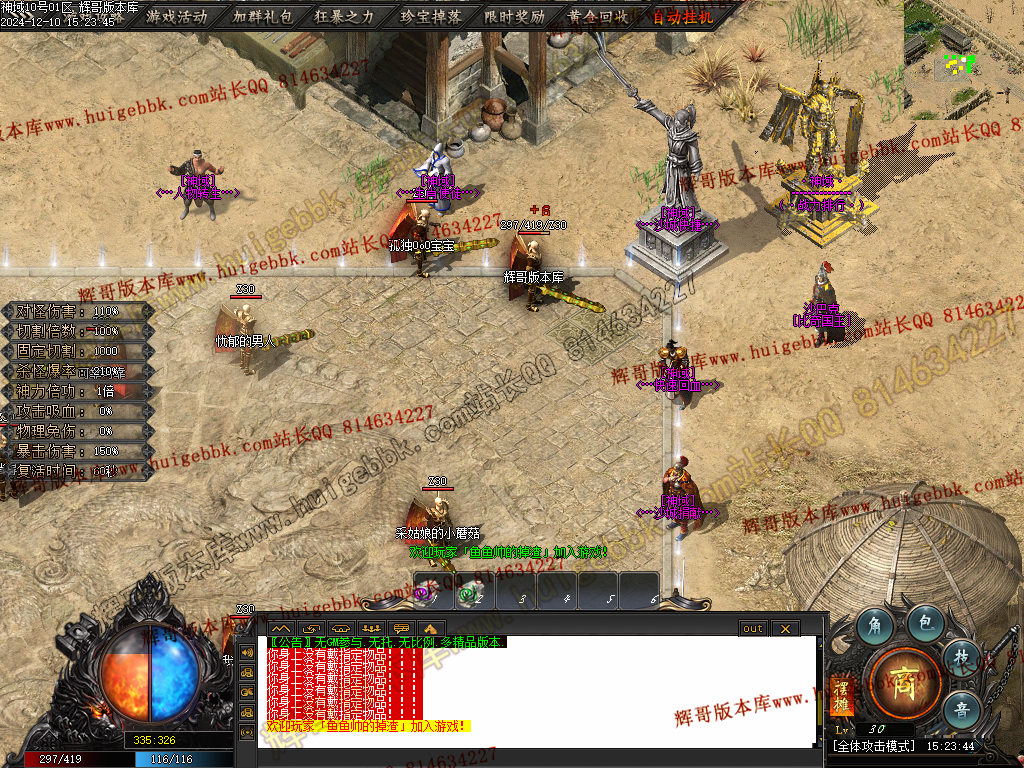Toggle the speaker icon beside the chat
The width and height of the screenshot is (1024, 768).
click(x=247, y=653)
